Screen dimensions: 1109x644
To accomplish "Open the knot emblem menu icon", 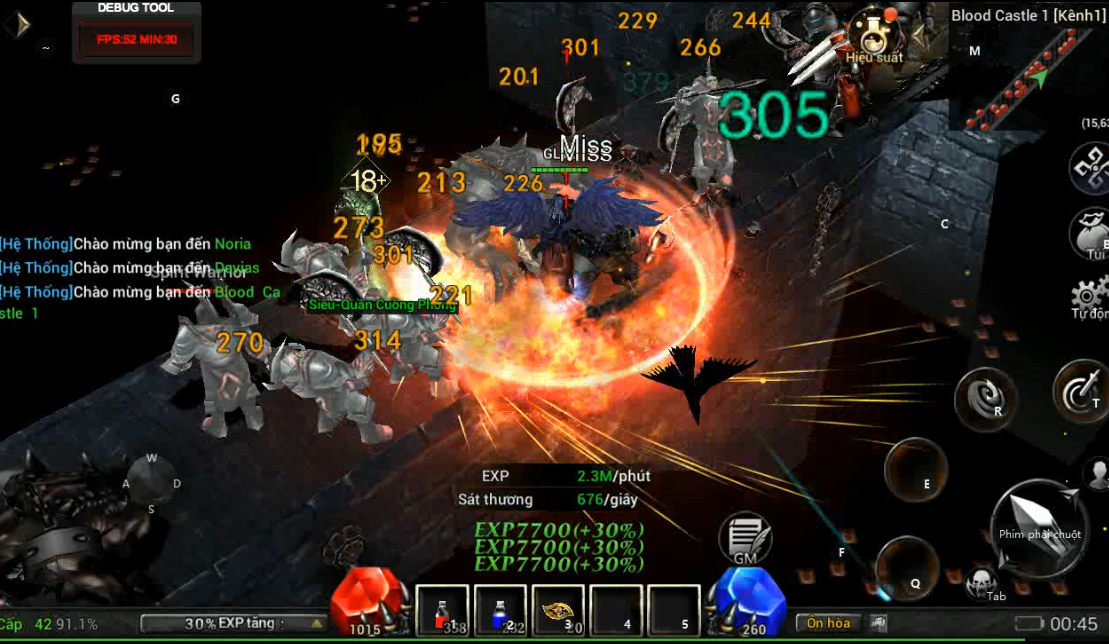I will pos(1089,168).
